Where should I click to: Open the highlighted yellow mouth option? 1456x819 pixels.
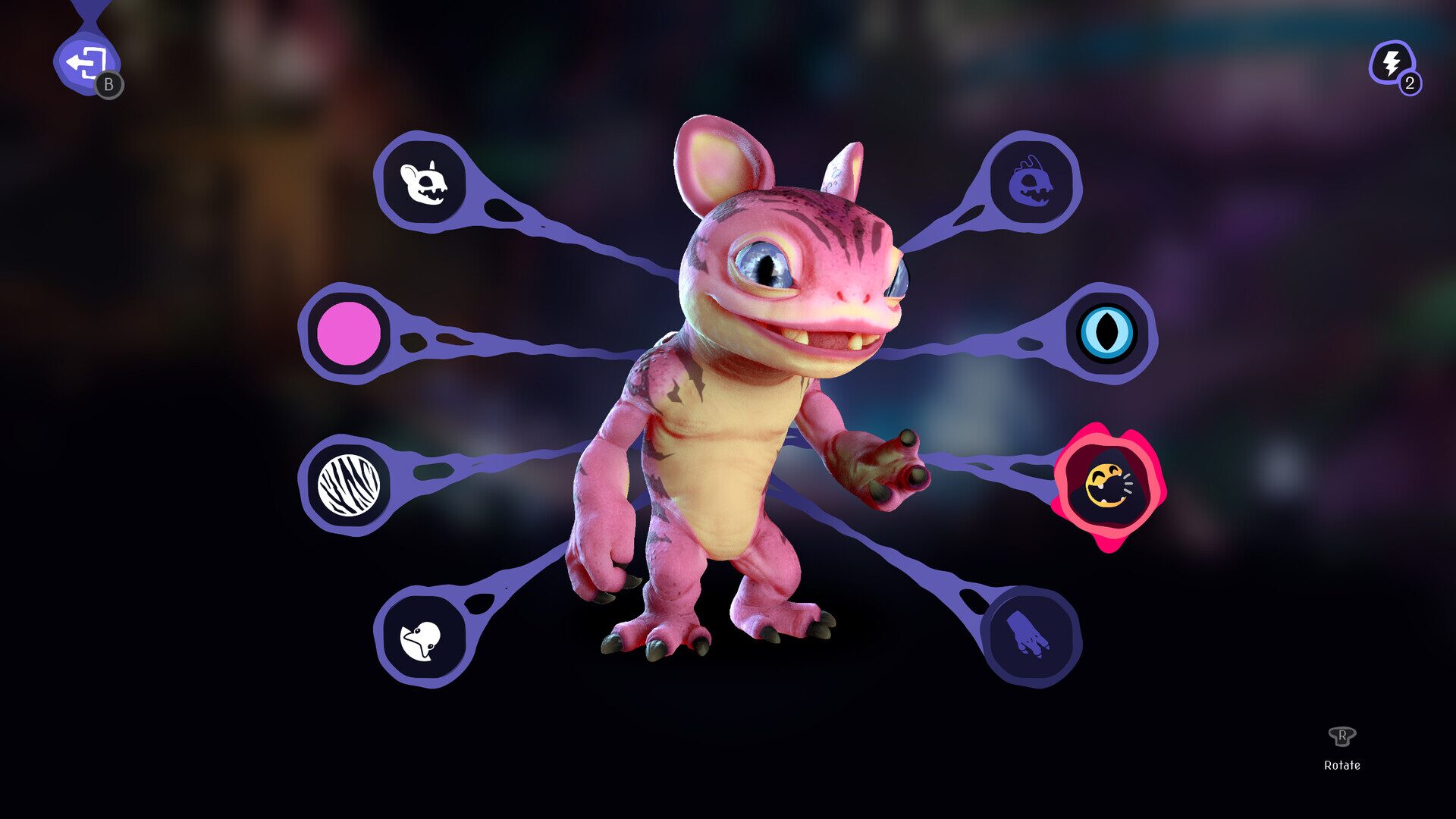(1108, 486)
